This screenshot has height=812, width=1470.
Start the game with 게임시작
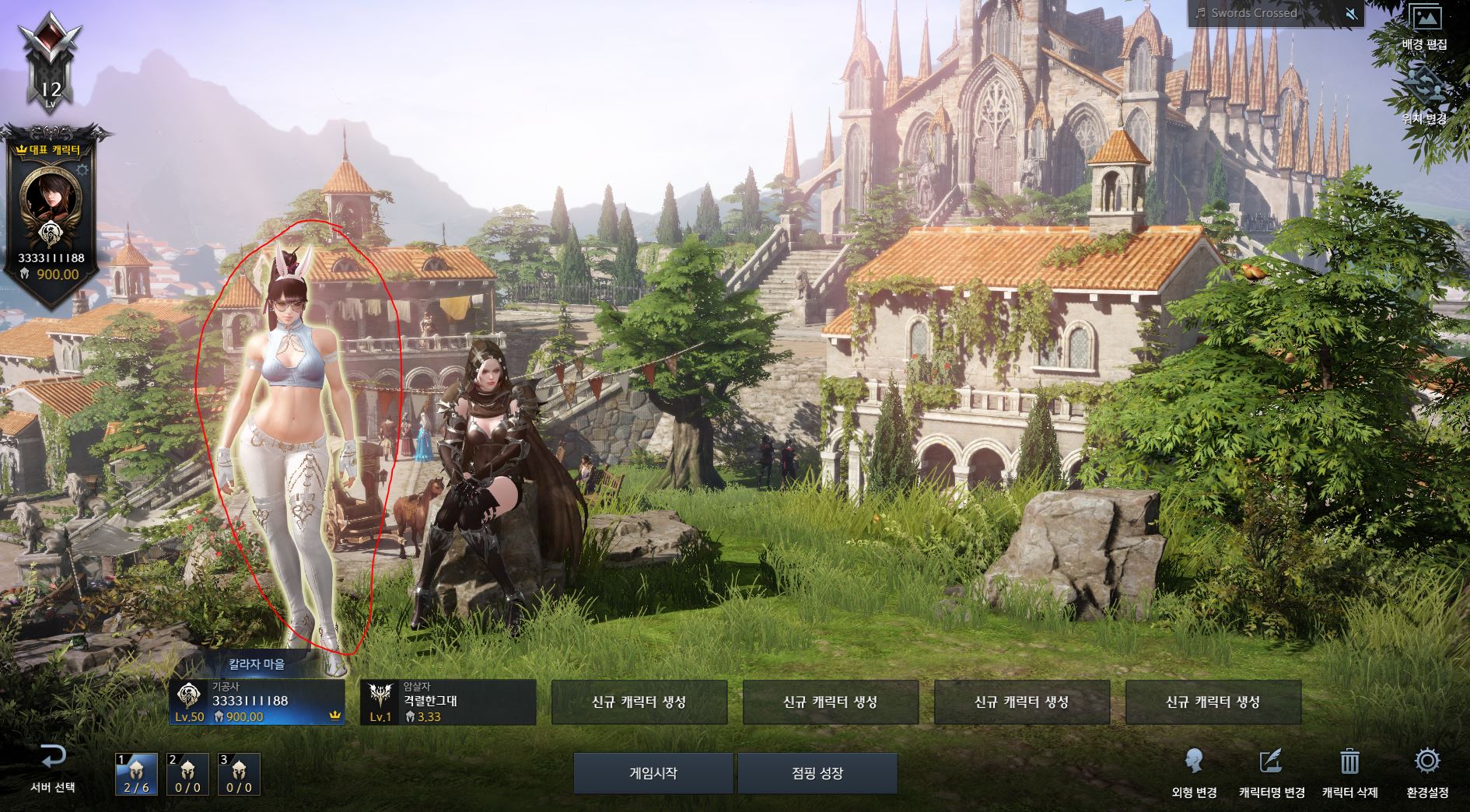coord(653,773)
